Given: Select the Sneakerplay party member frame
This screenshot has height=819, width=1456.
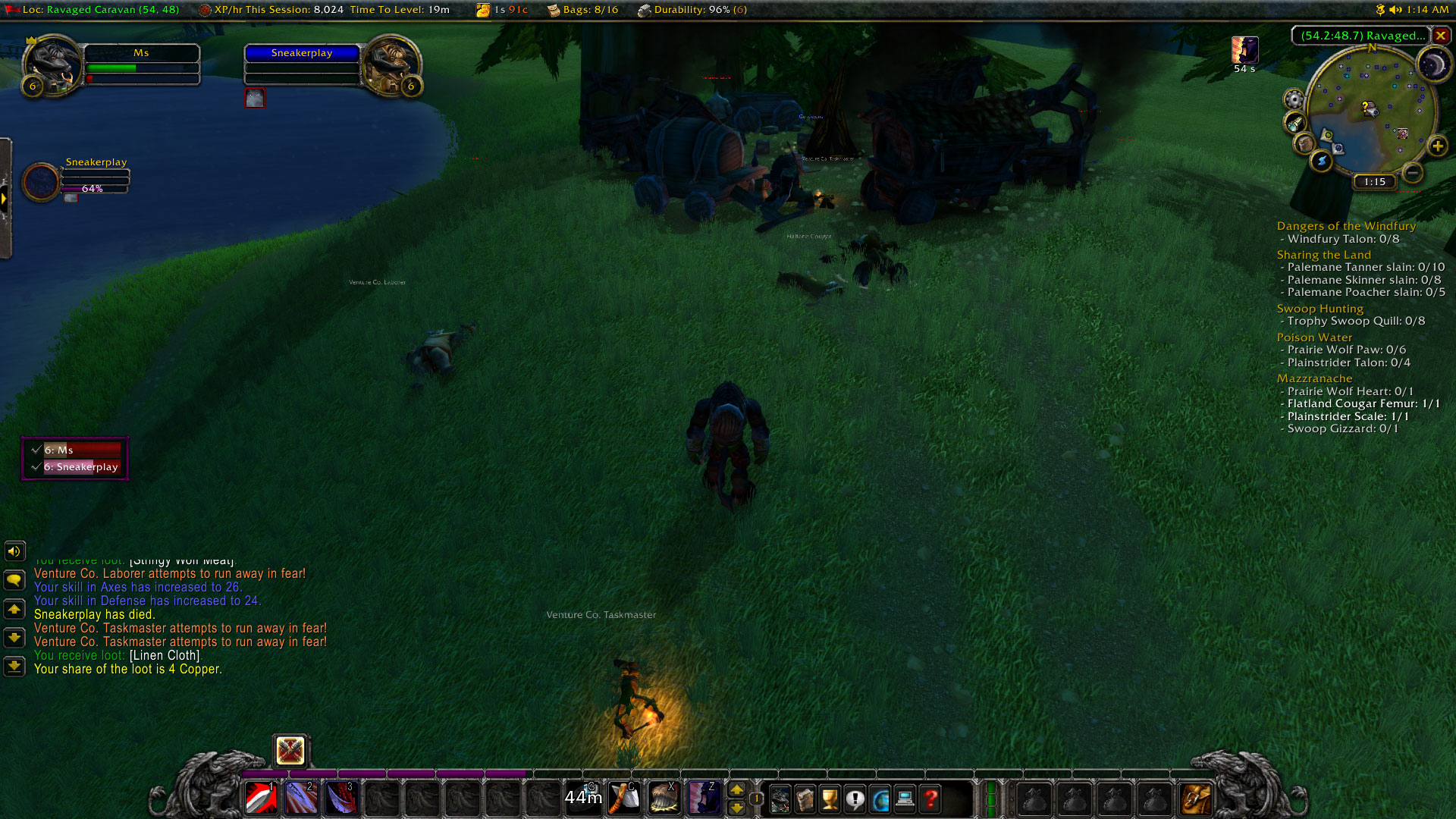Looking at the screenshot, I should pyautogui.click(x=42, y=182).
